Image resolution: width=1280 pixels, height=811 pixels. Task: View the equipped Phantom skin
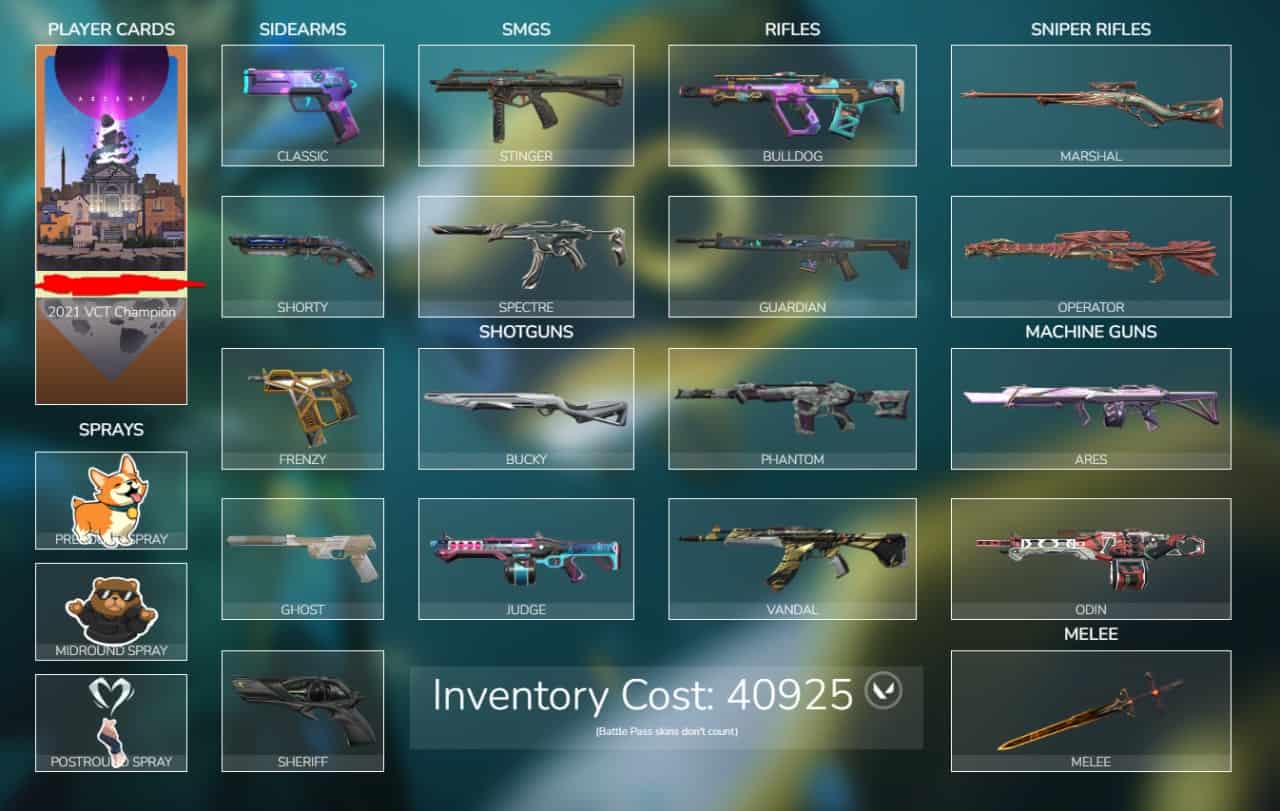coord(792,403)
